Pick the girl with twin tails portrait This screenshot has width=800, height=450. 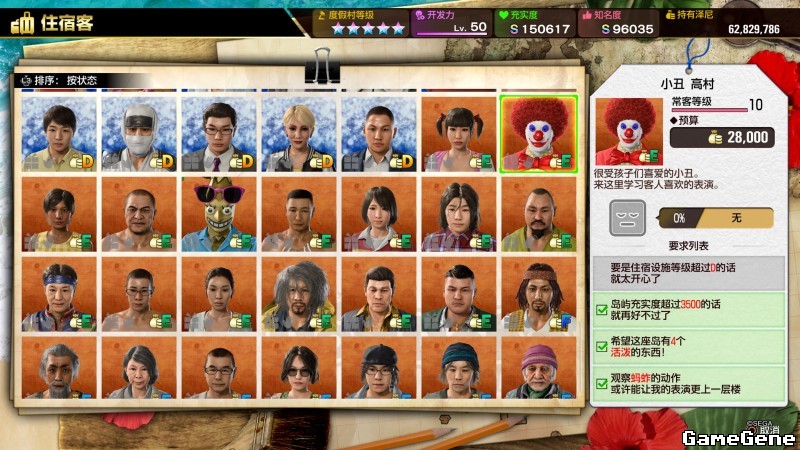coord(458,132)
